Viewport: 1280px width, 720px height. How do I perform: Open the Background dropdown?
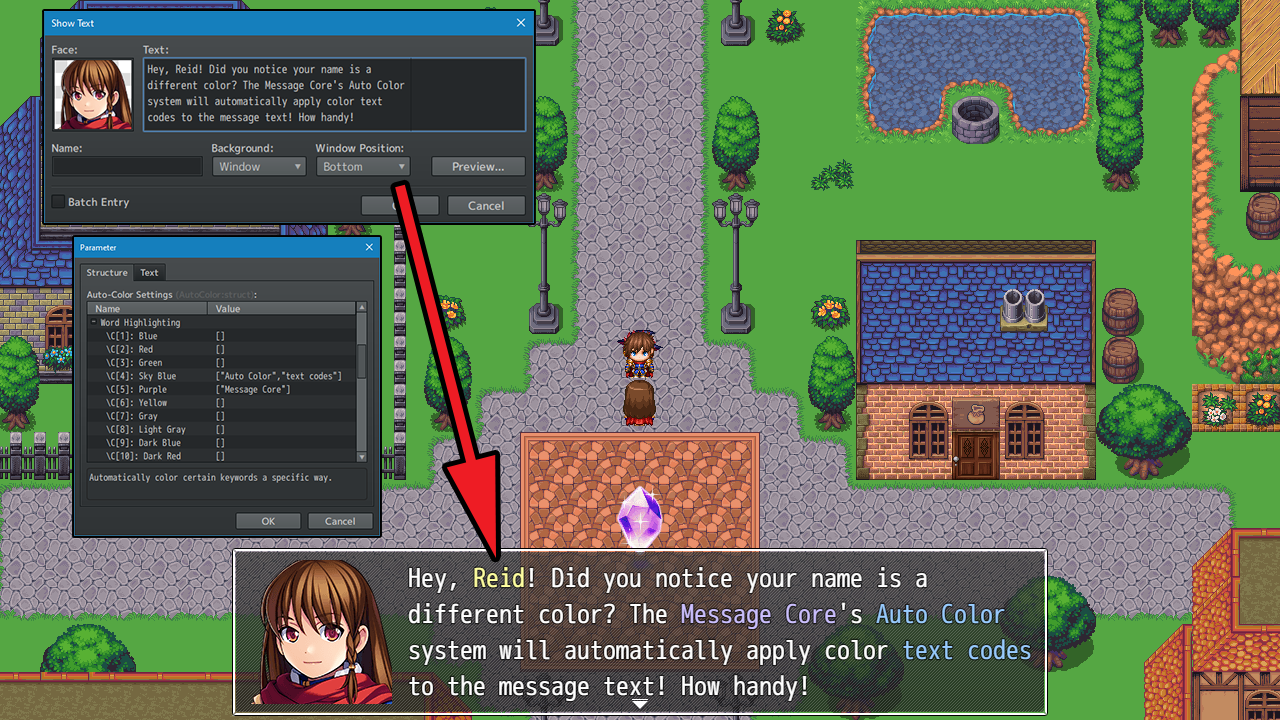coord(258,167)
